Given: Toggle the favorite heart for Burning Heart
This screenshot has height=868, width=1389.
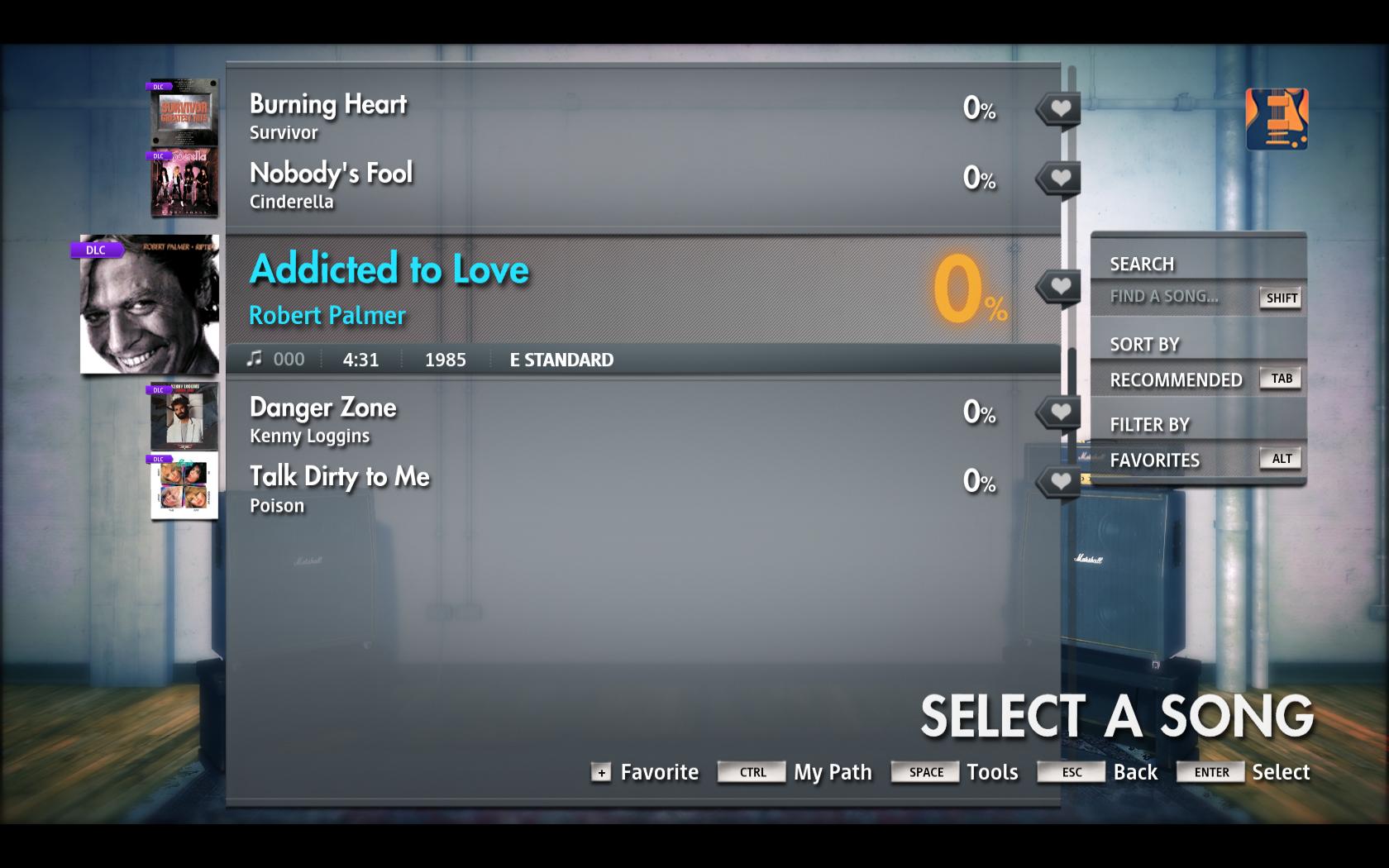Looking at the screenshot, I should pos(1058,108).
